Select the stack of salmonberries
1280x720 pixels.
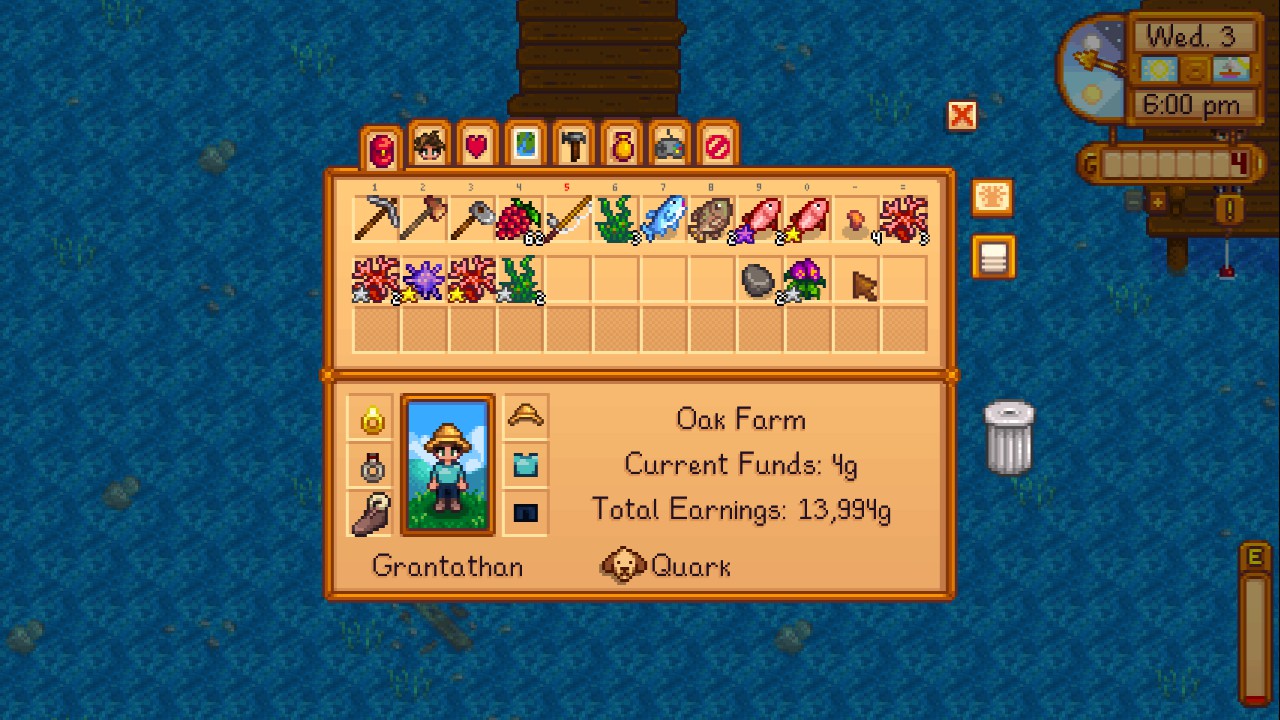coord(519,218)
